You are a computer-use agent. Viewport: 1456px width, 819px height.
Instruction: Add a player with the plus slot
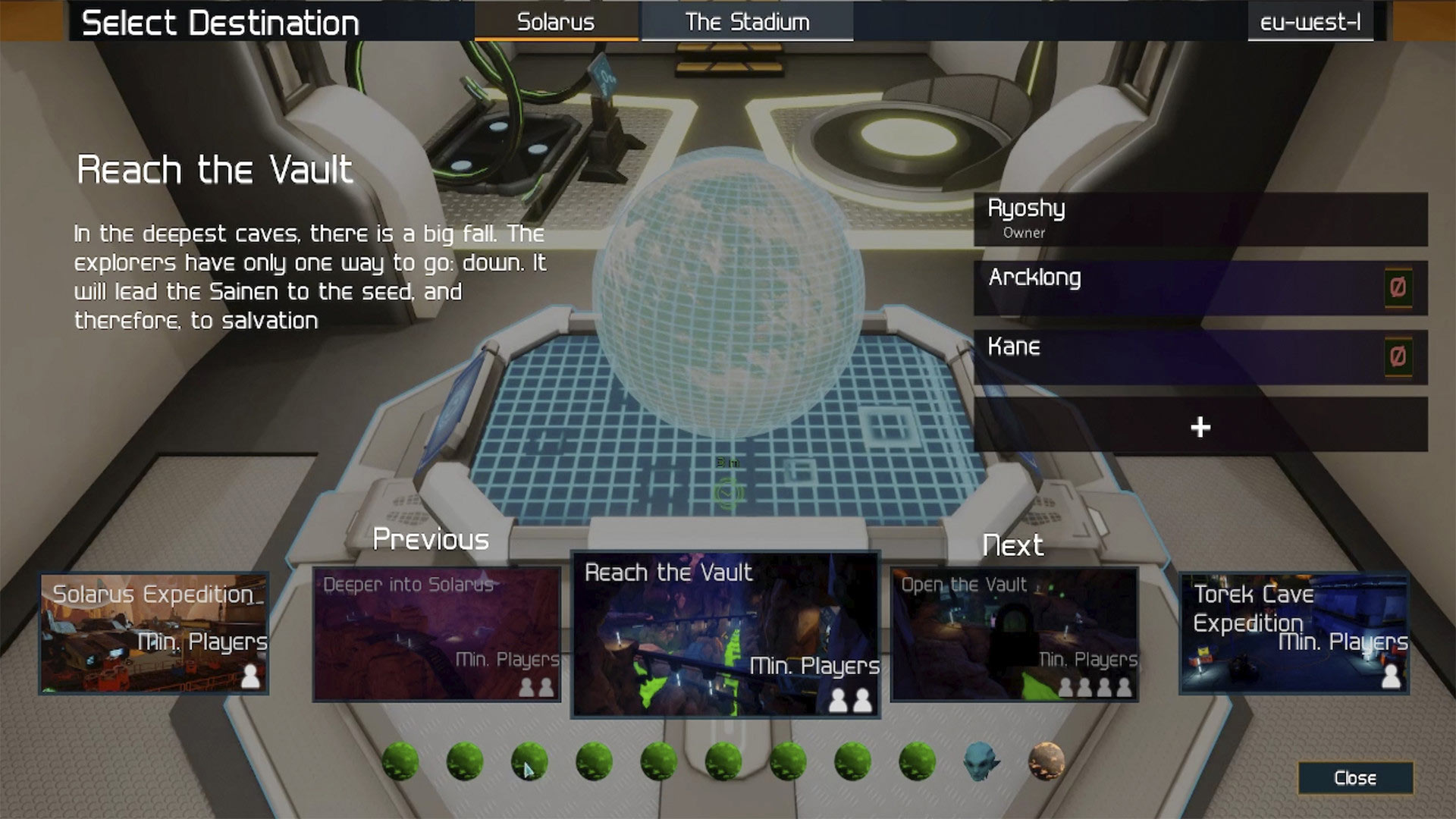coord(1200,427)
